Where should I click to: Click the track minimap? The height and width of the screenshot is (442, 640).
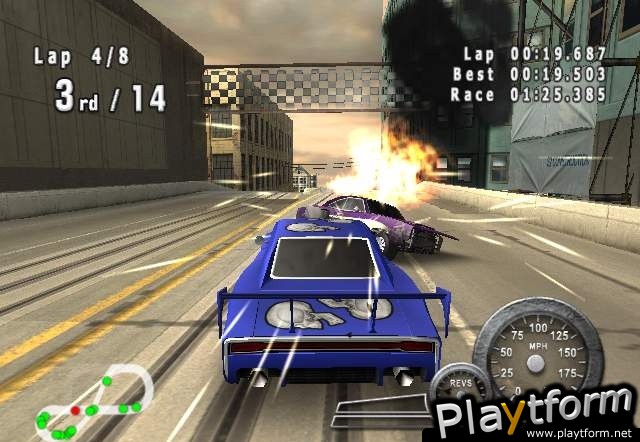(90, 401)
